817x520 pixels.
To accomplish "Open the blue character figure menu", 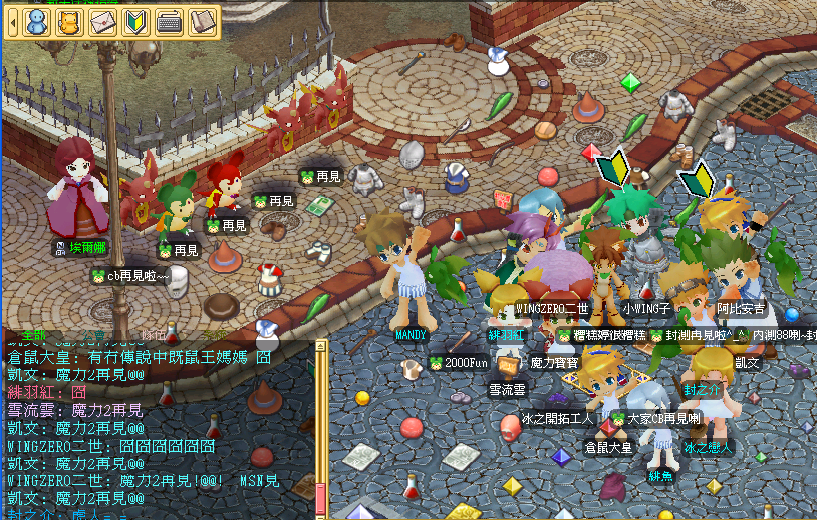I will pos(37,22).
